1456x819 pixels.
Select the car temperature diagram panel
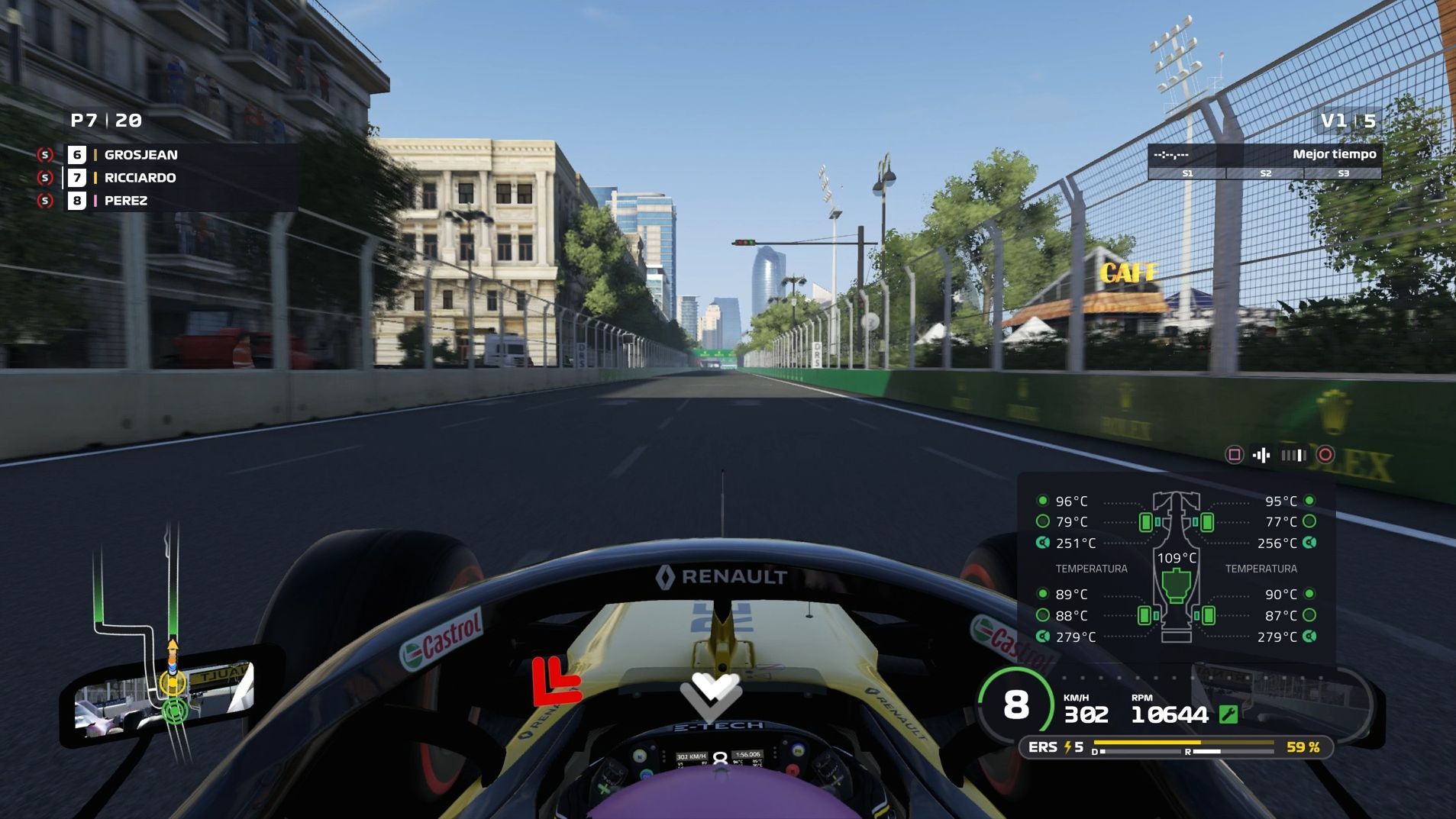(x=1176, y=569)
